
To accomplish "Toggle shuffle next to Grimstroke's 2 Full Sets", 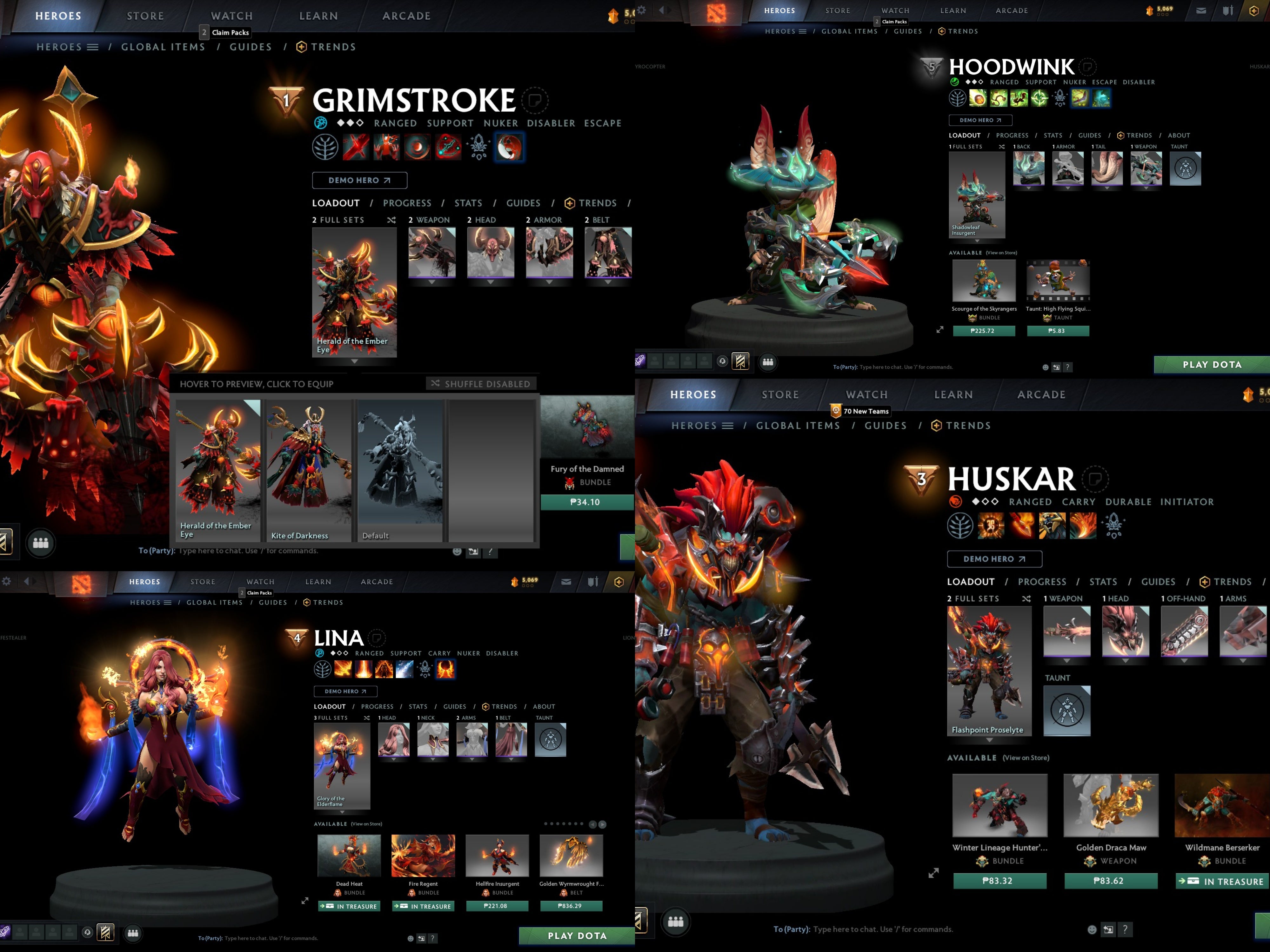I will click(393, 220).
